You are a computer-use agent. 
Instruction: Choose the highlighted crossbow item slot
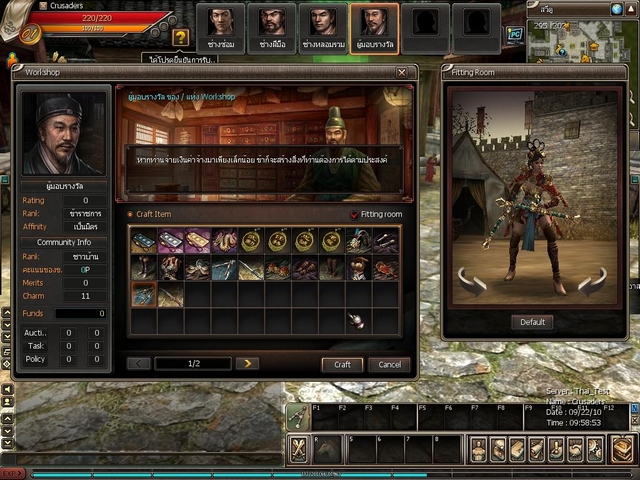tap(144, 294)
